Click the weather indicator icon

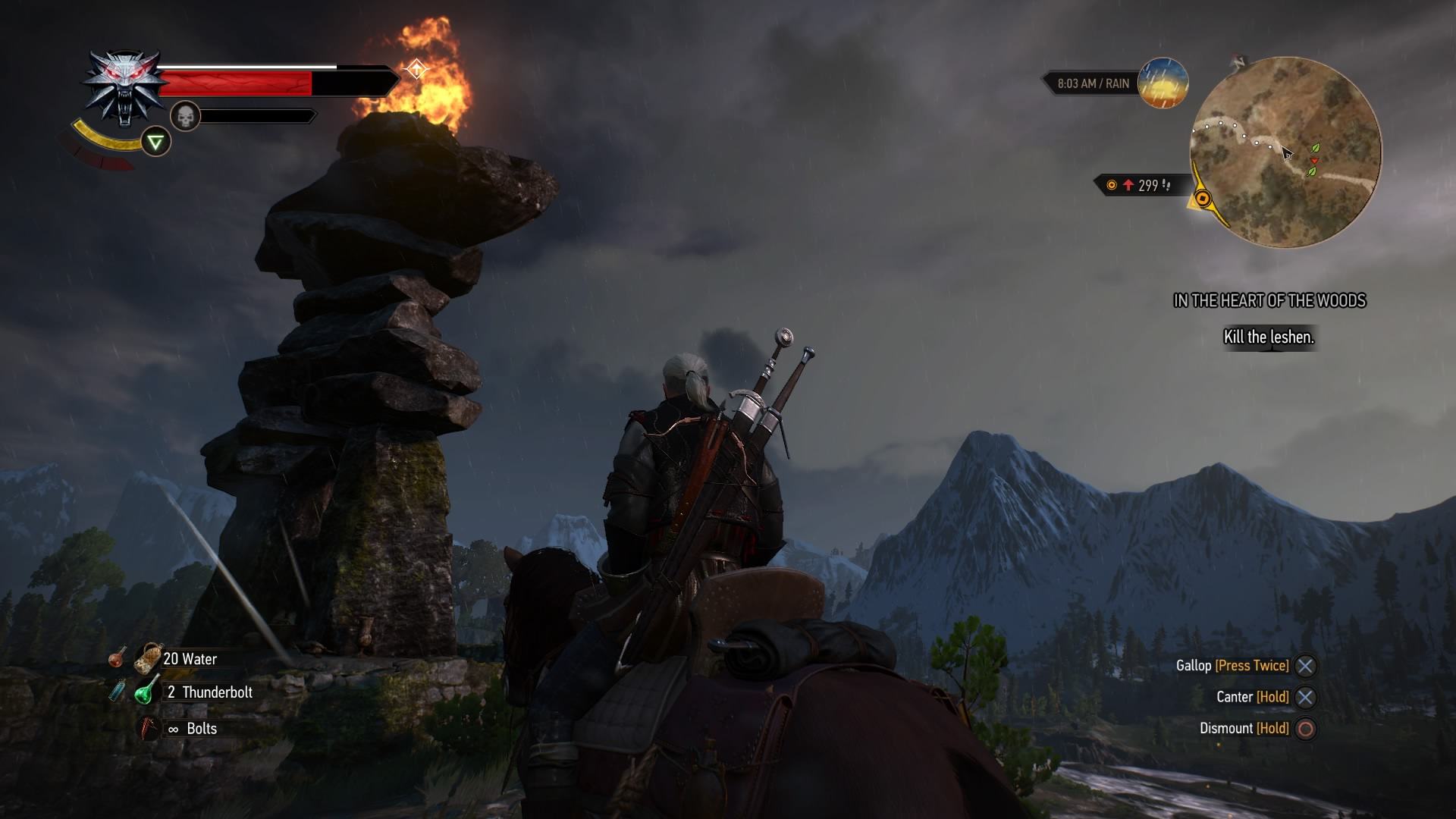(x=1163, y=83)
